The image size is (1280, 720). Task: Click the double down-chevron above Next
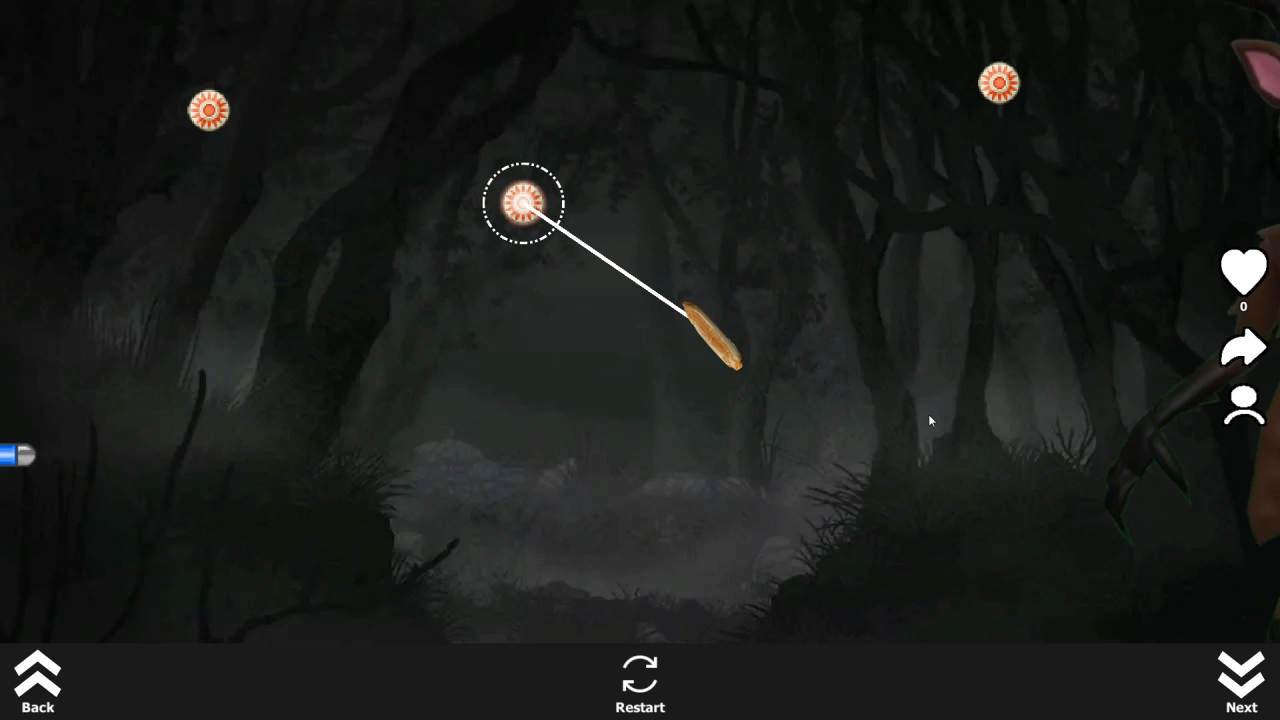tap(1241, 673)
